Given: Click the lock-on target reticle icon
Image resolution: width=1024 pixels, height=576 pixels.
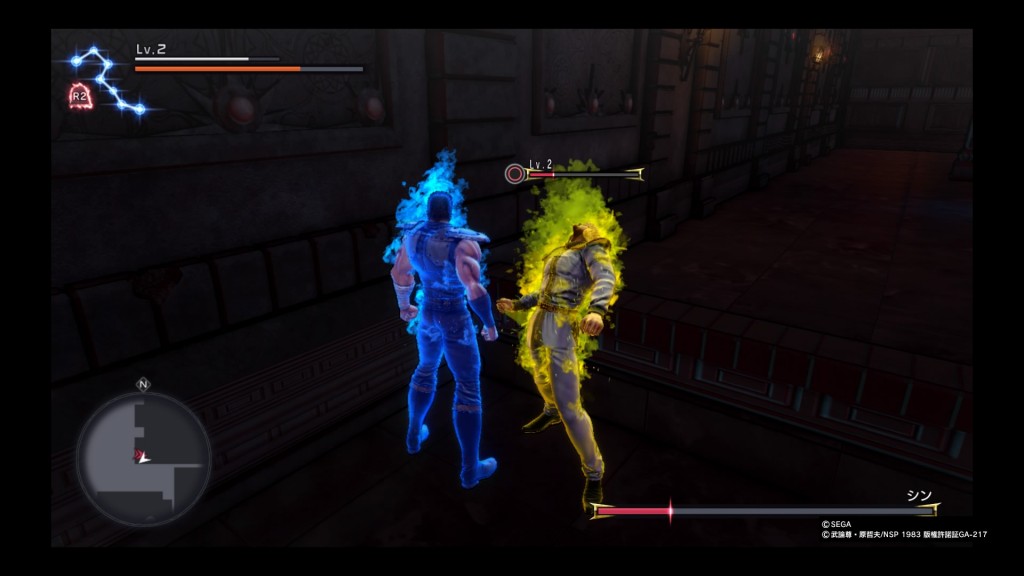Looking at the screenshot, I should click(x=514, y=173).
